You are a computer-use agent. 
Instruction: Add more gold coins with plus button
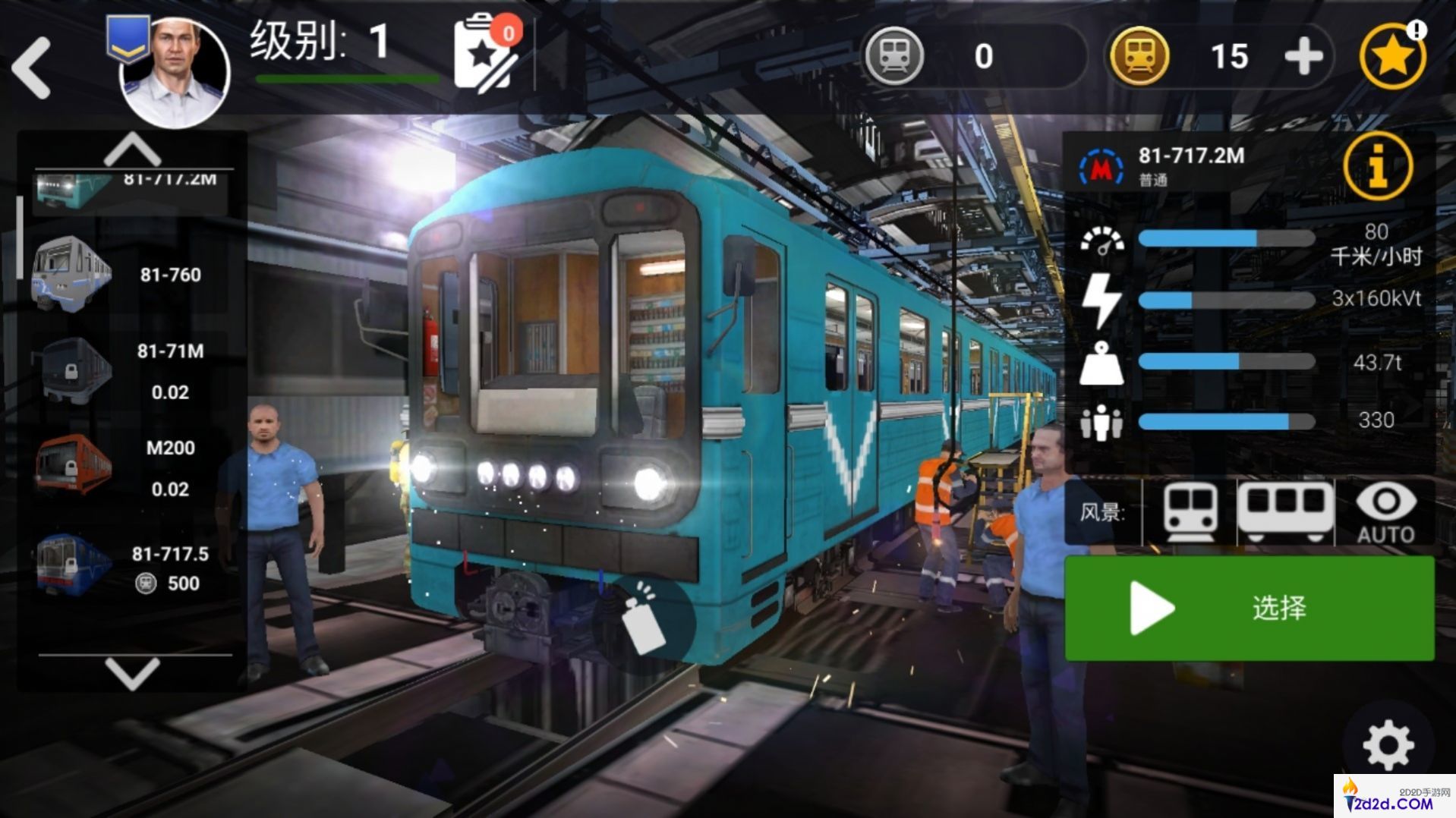[1303, 56]
